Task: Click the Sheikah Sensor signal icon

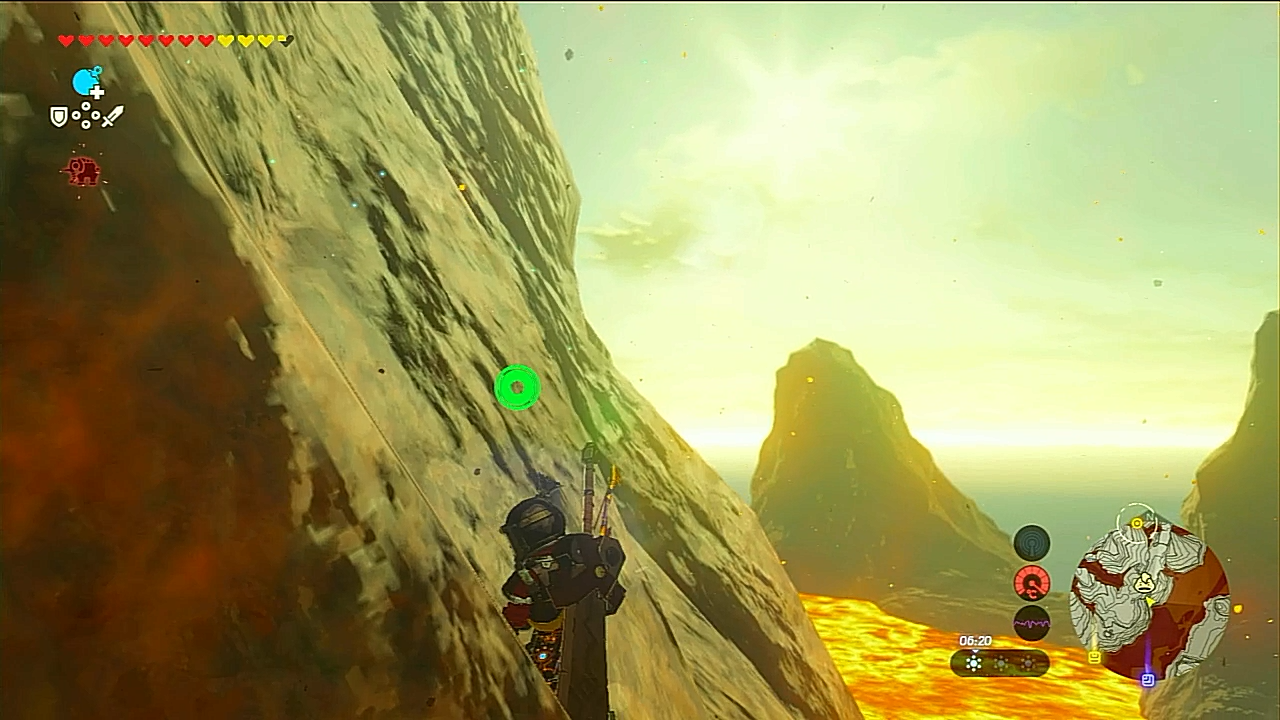Action: (1032, 543)
